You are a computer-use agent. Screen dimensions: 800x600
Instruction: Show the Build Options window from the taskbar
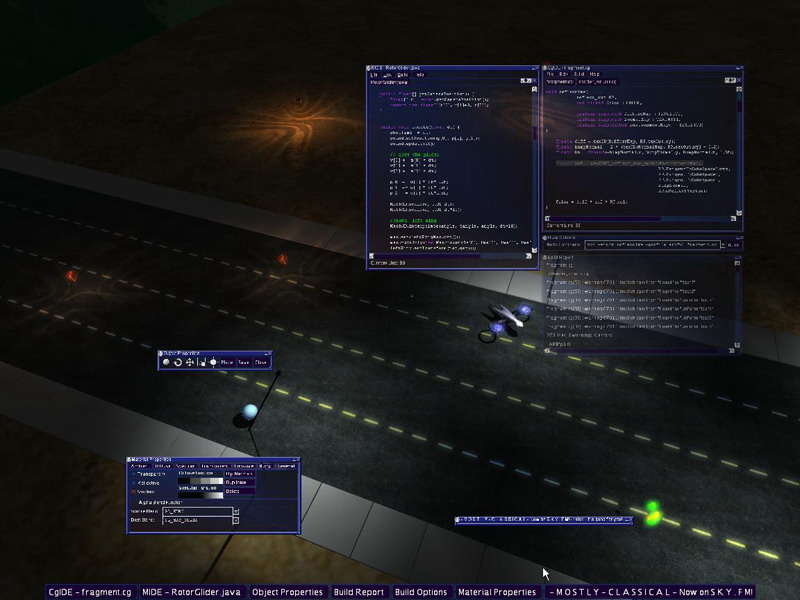point(421,592)
